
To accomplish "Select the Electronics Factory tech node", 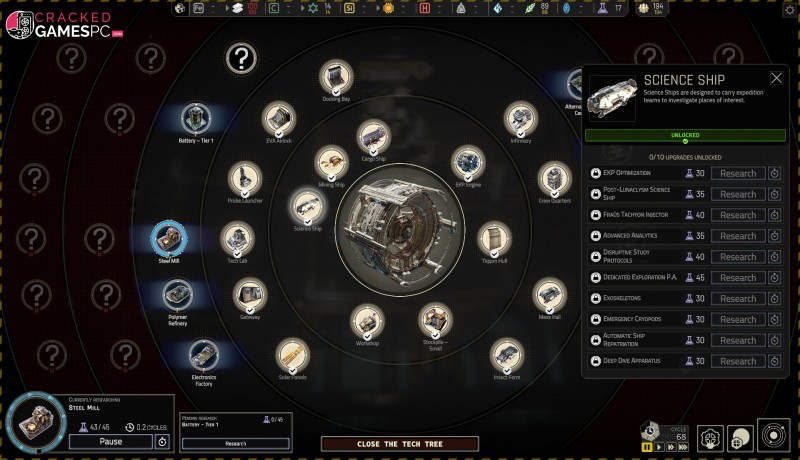I will [x=203, y=355].
